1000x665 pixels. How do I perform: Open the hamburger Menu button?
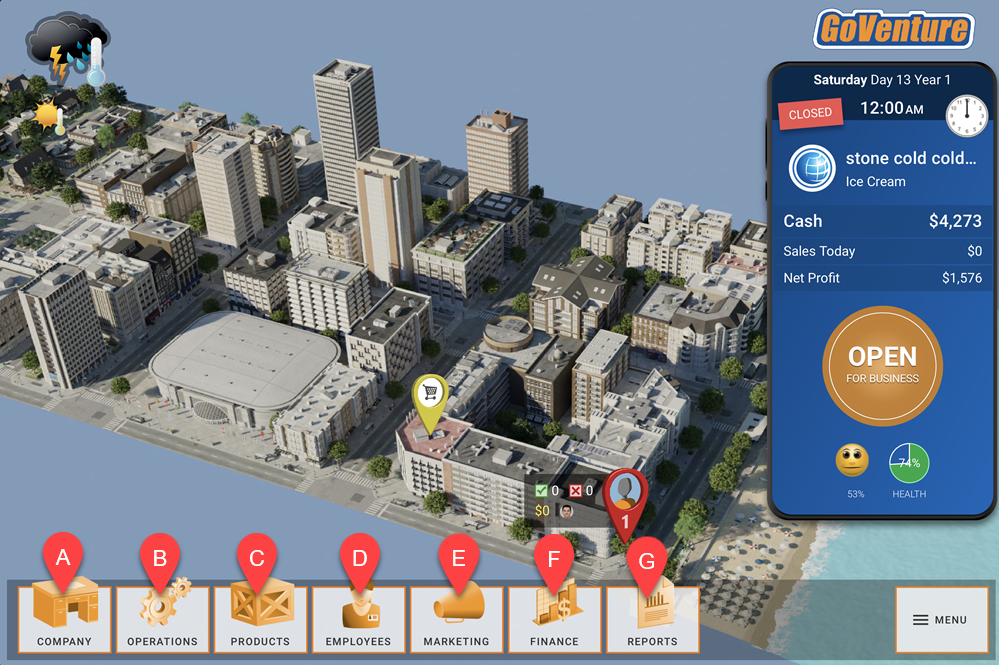[x=940, y=620]
